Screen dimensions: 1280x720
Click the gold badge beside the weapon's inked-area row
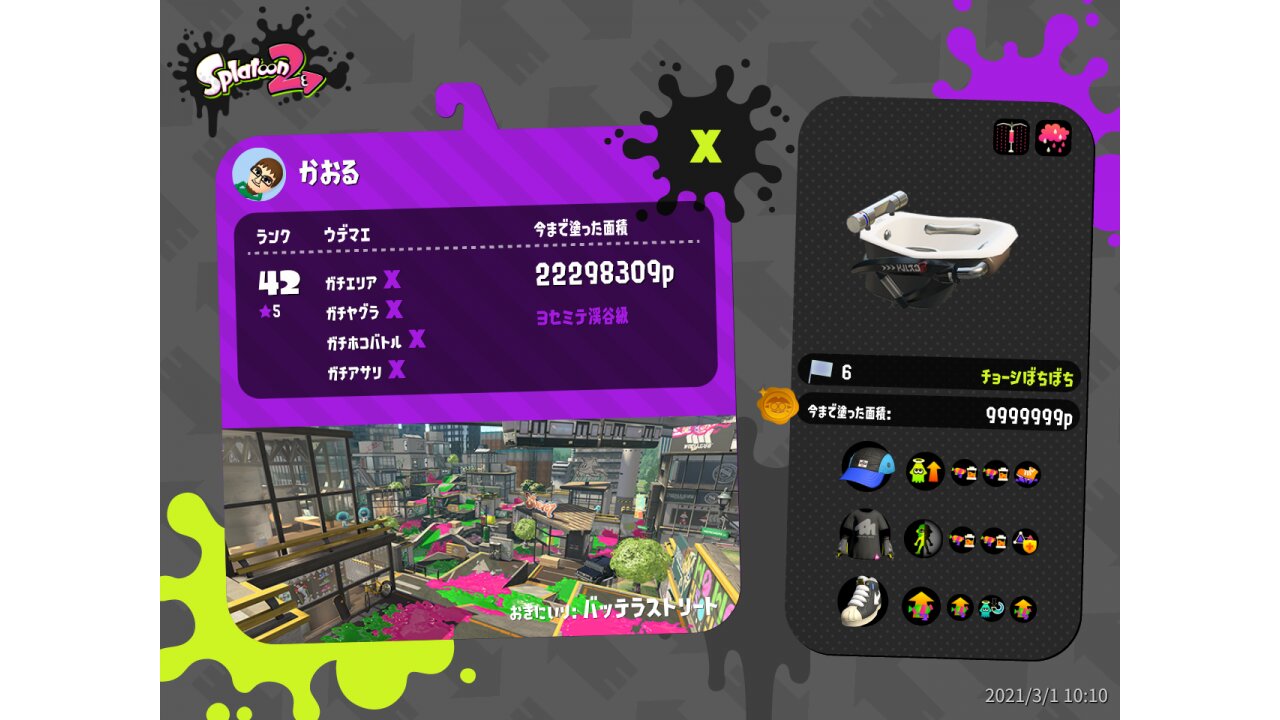(776, 406)
